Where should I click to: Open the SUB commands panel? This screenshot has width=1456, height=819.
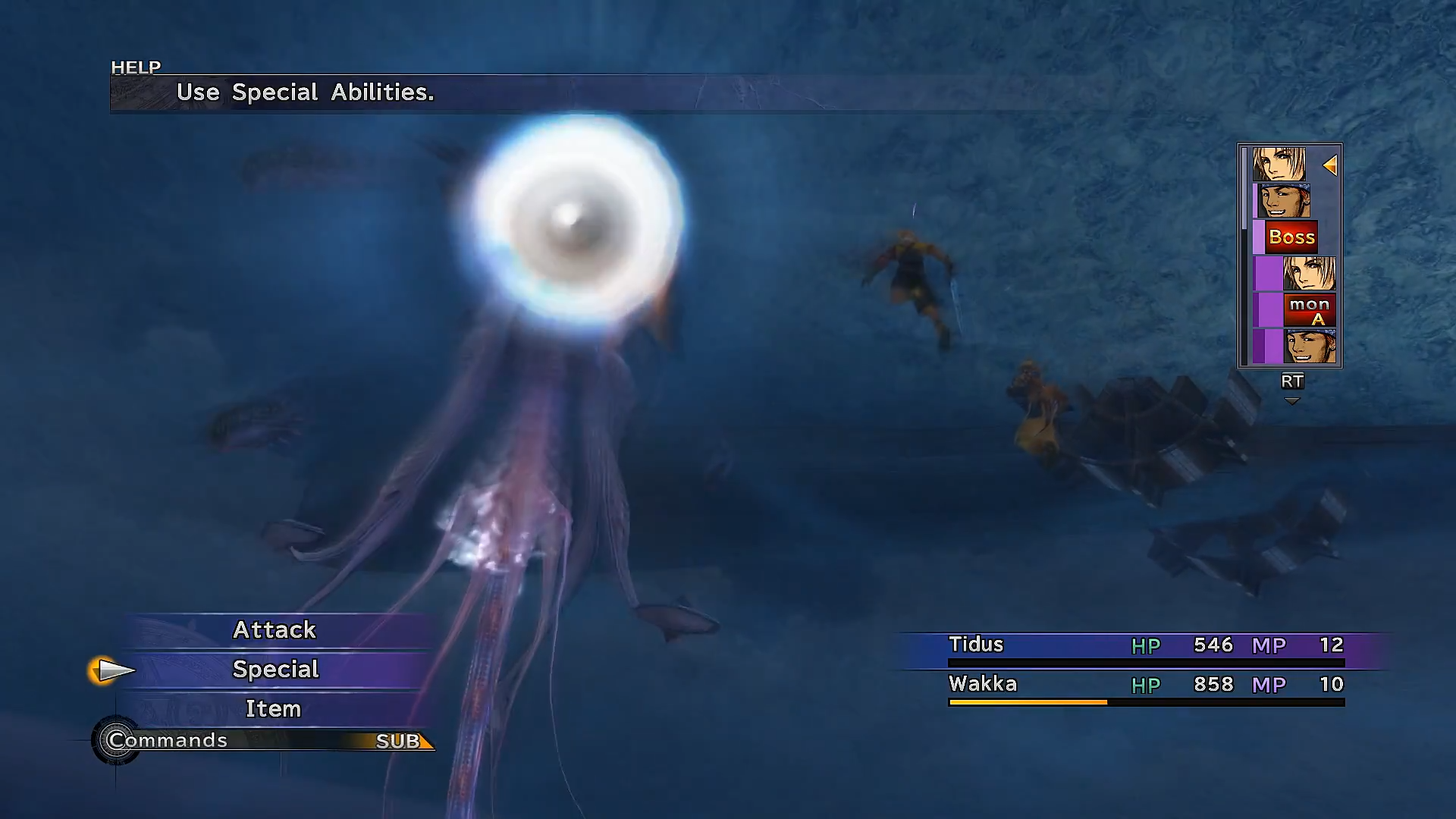click(397, 742)
